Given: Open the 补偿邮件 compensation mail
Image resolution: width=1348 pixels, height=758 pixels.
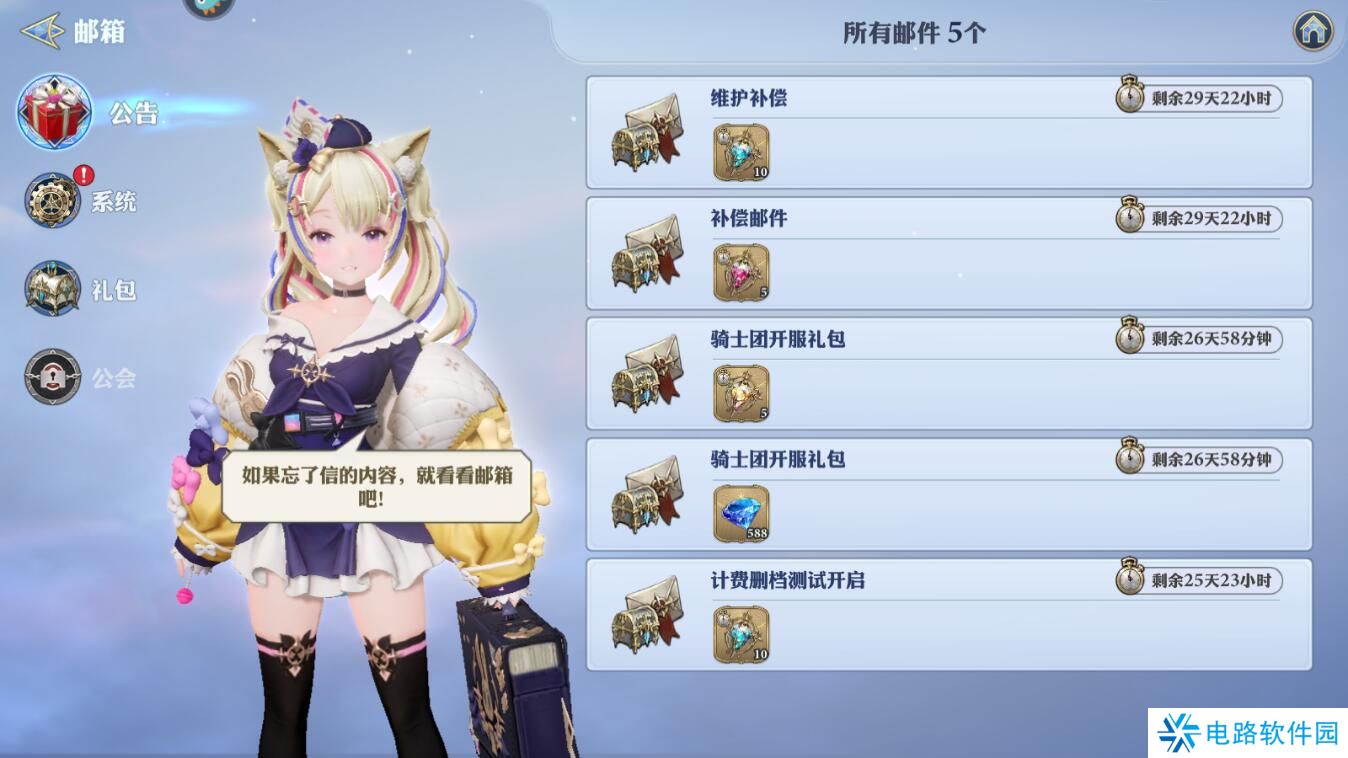Looking at the screenshot, I should pos(948,252).
